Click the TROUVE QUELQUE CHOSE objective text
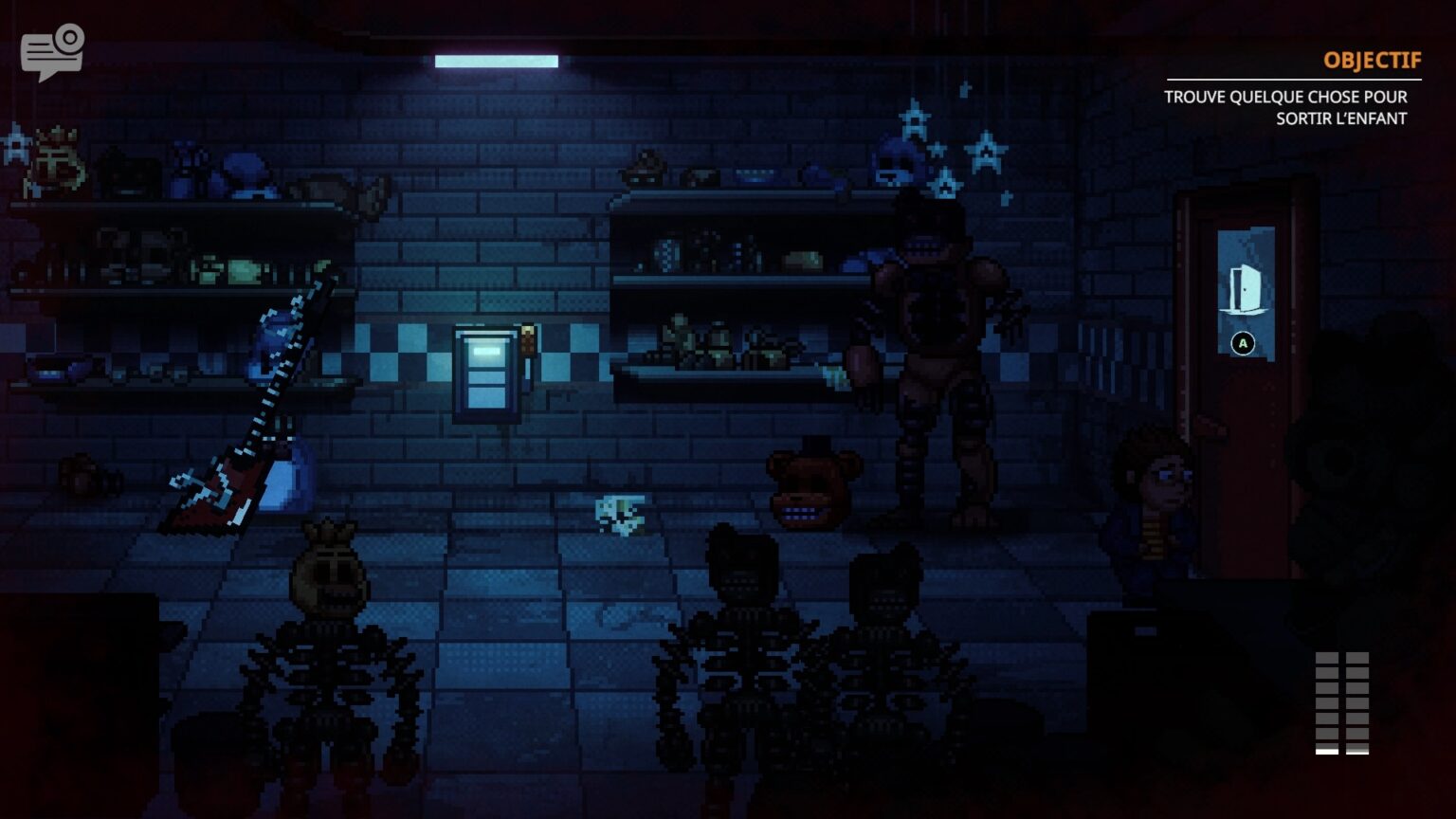Viewport: 1456px width, 819px height. [1284, 97]
